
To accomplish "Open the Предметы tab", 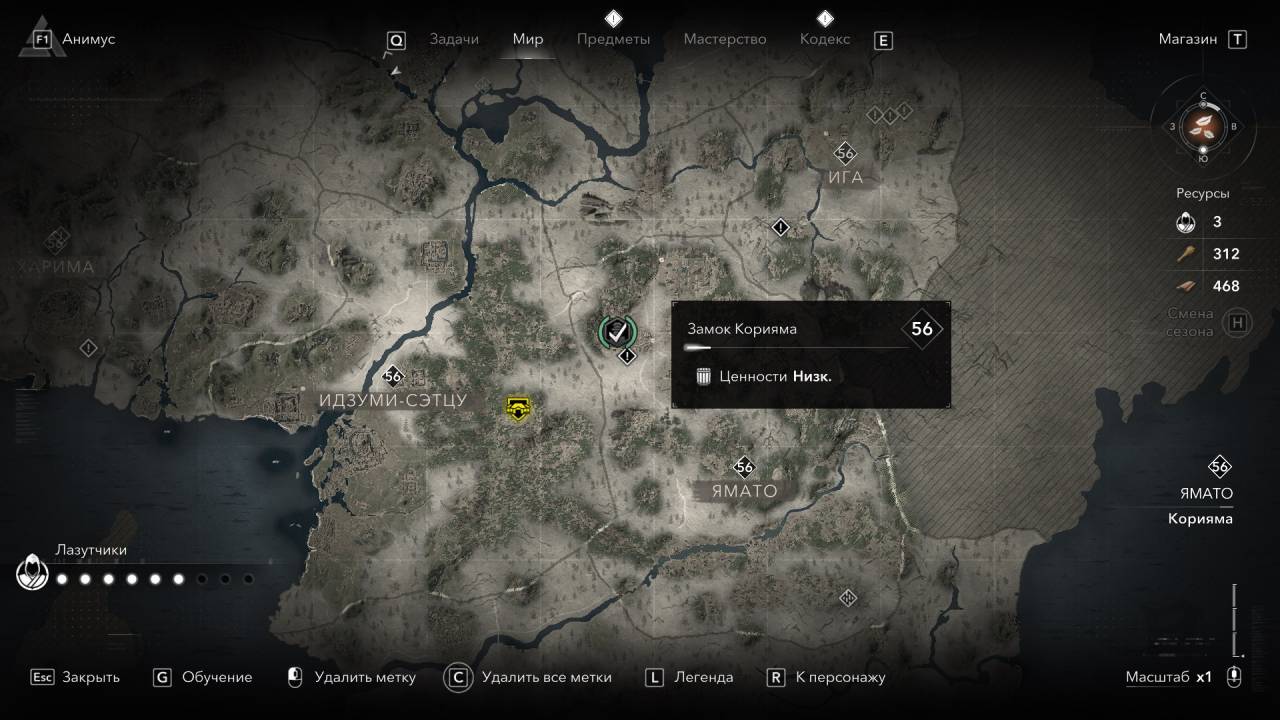I will click(613, 39).
